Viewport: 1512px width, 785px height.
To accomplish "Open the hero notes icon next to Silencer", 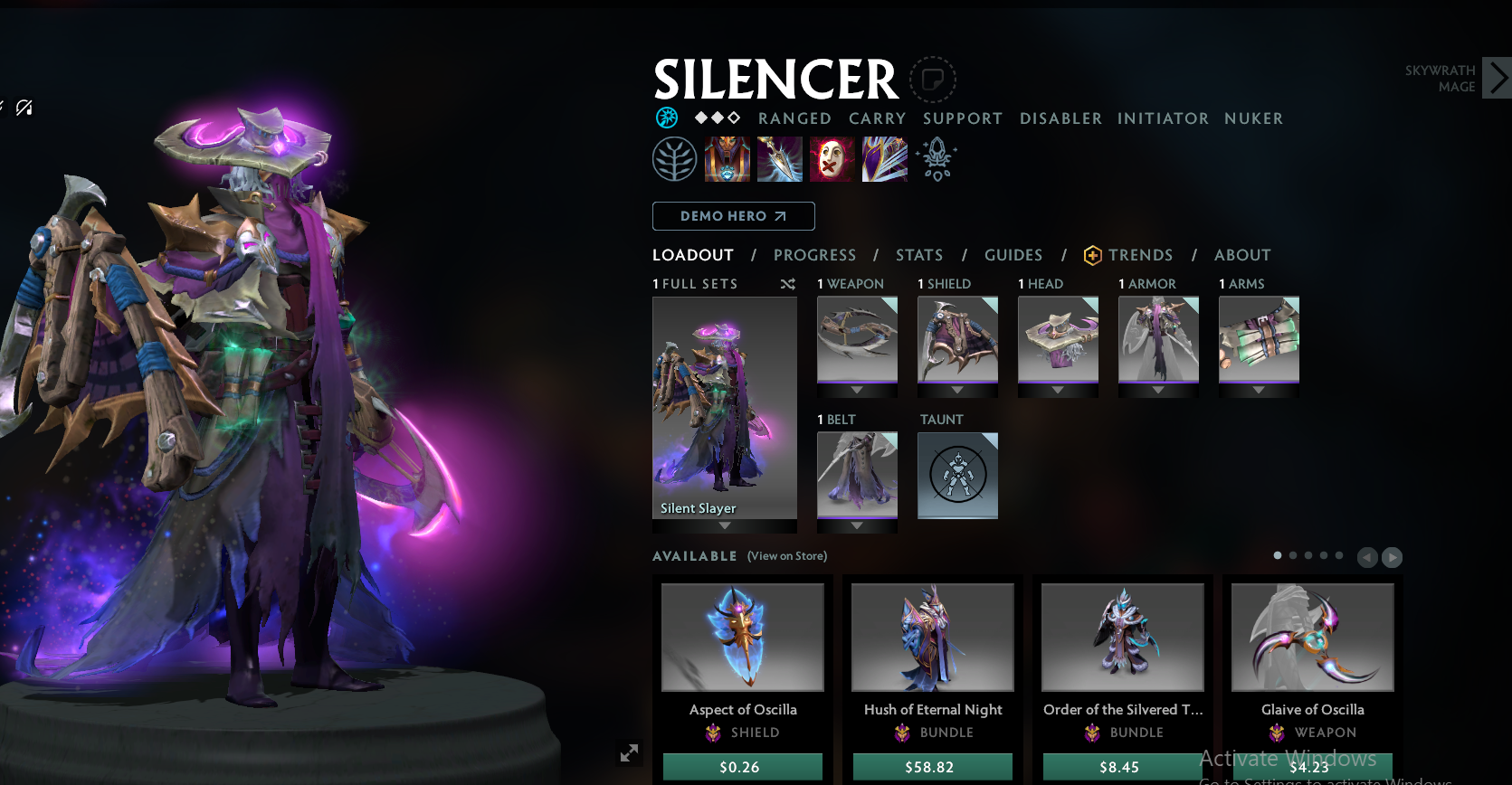I will tap(933, 79).
